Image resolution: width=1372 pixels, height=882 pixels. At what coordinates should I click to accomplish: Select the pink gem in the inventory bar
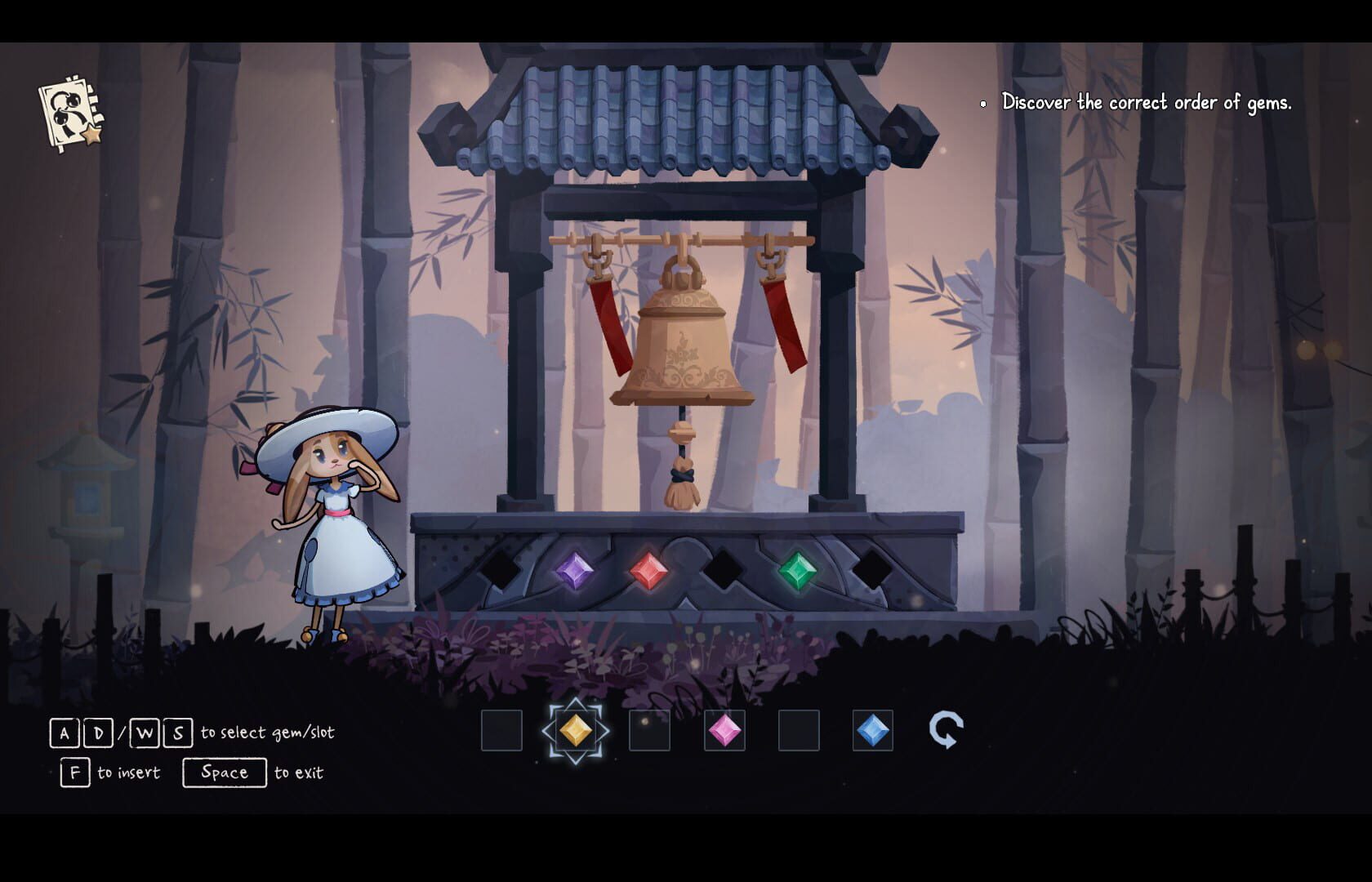point(724,731)
